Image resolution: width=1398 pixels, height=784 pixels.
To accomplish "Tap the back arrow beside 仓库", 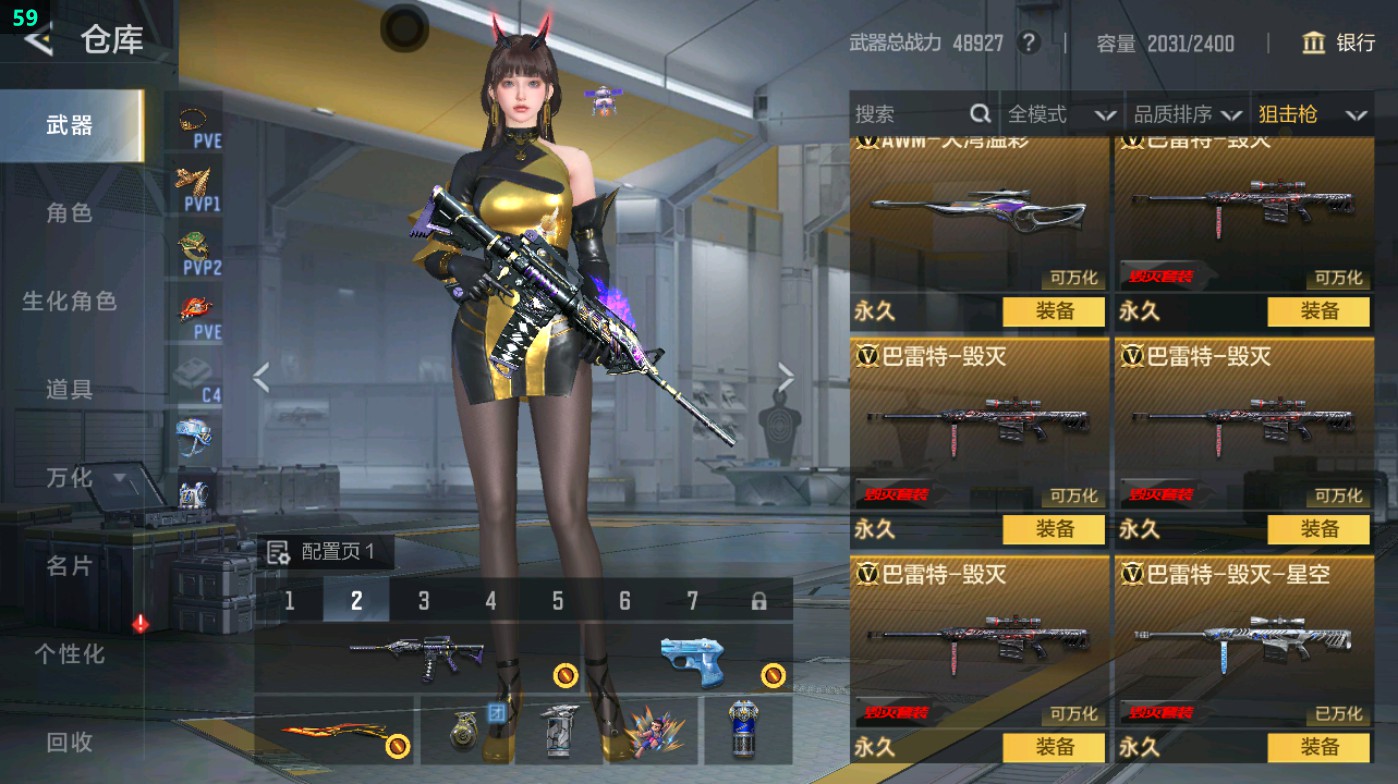I will [x=37, y=42].
